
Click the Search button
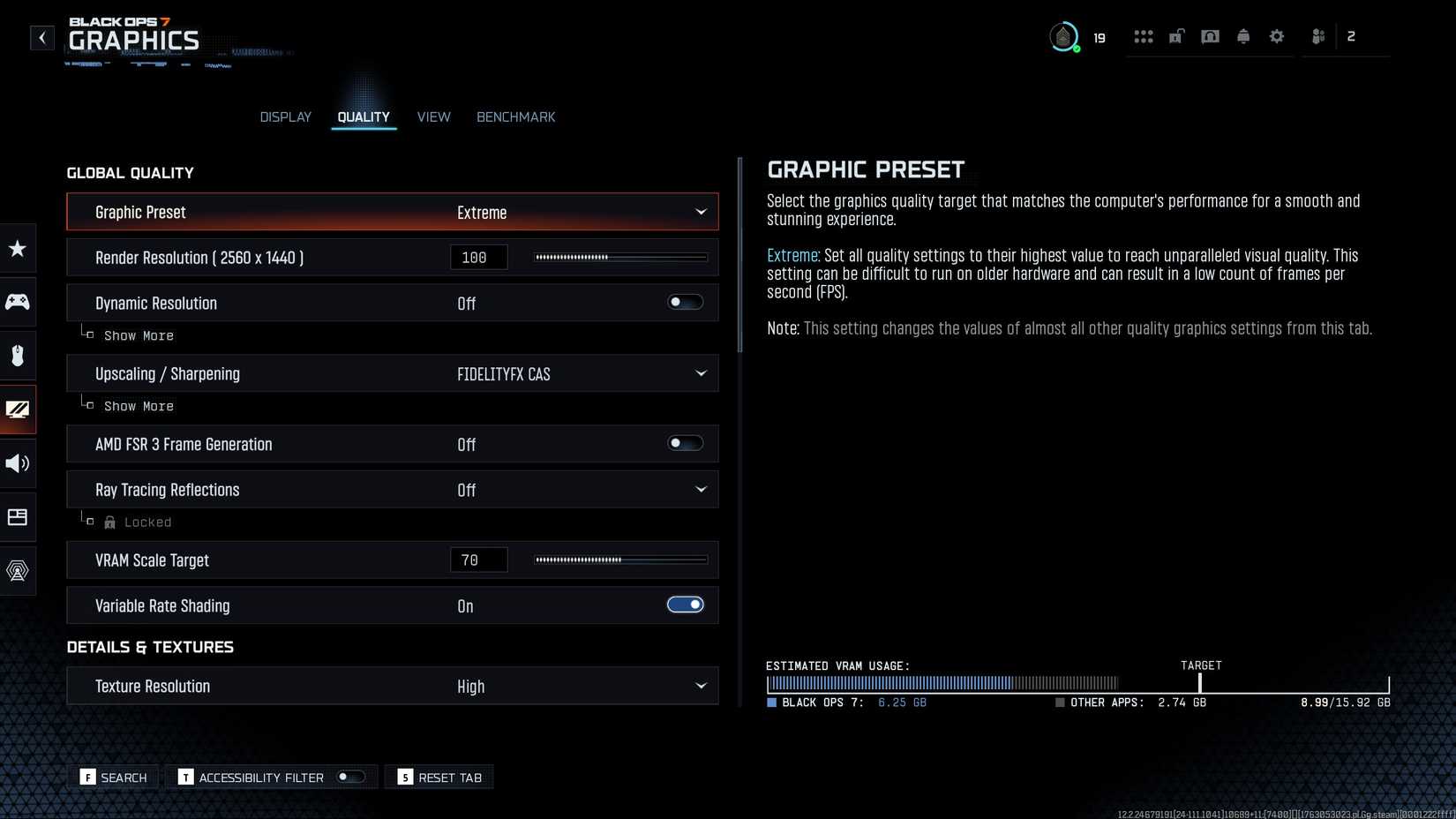(x=114, y=778)
